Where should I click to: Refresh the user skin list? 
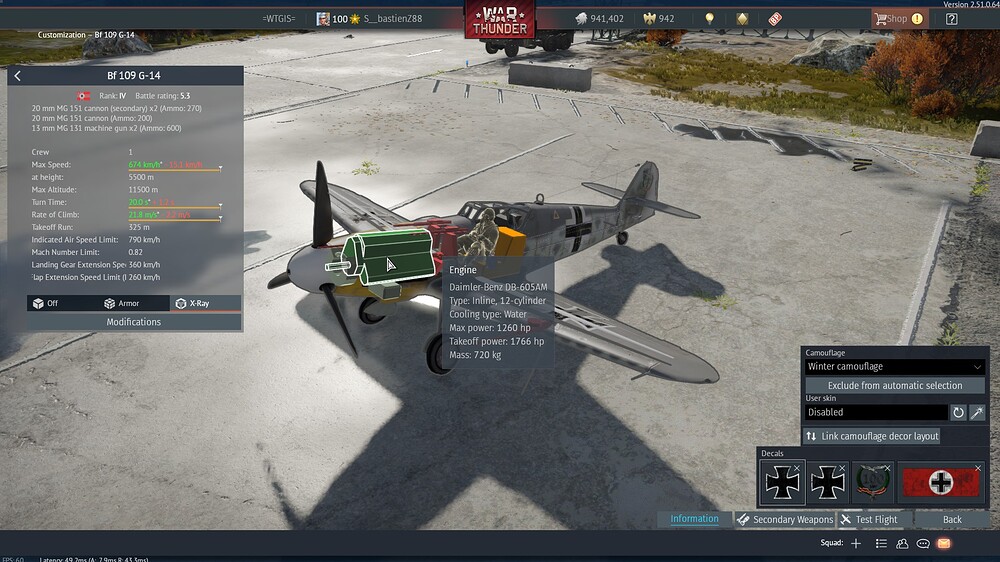click(958, 412)
